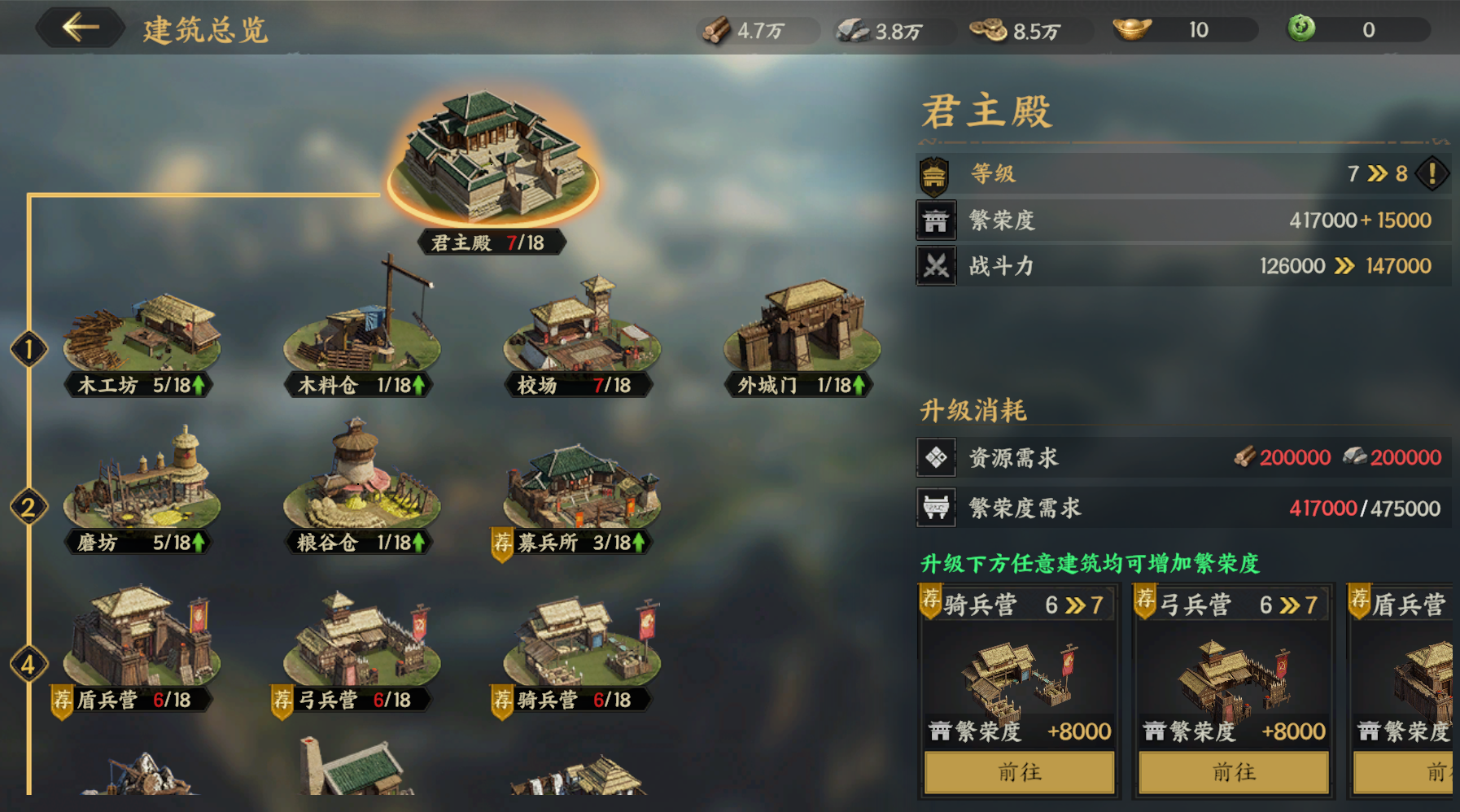Viewport: 1460px width, 812px height.
Task: Click 前往 under the 骑兵营 card
Action: click(1019, 771)
